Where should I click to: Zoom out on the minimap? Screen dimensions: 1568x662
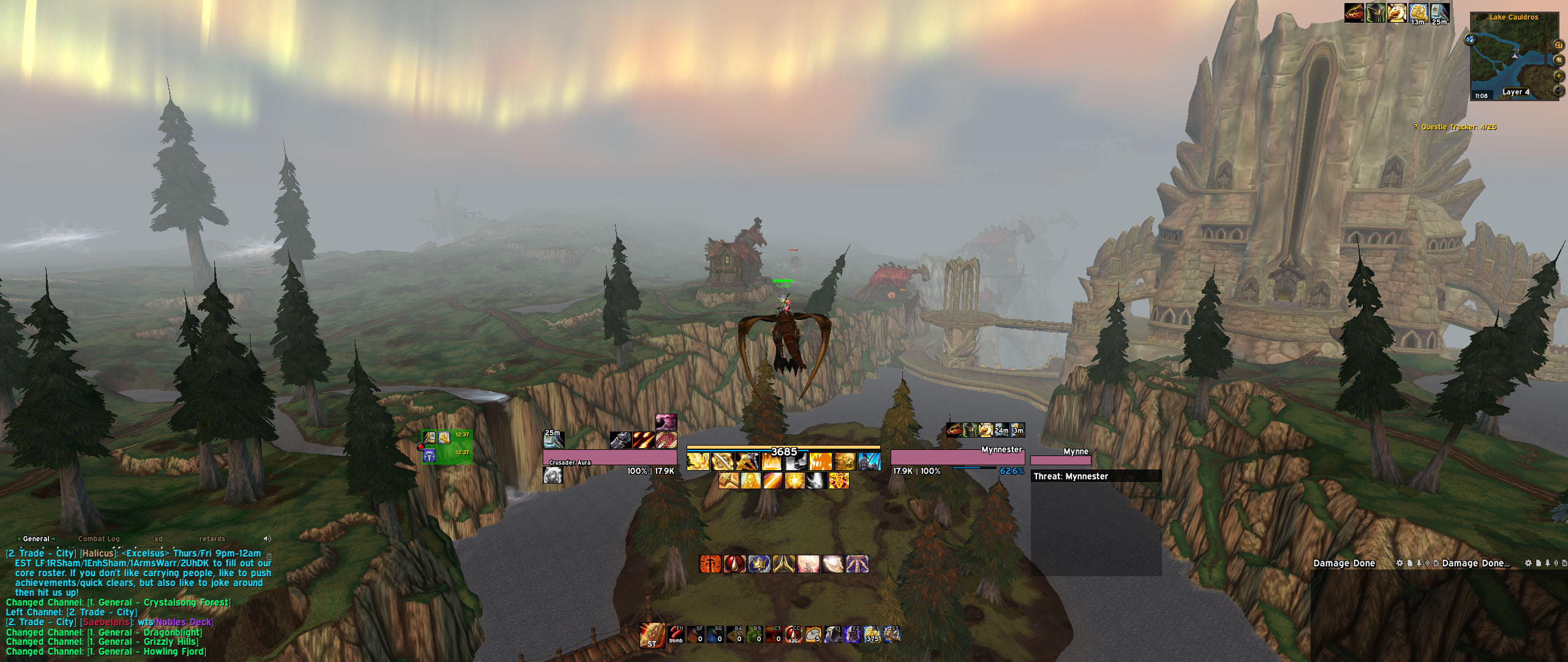[1559, 91]
